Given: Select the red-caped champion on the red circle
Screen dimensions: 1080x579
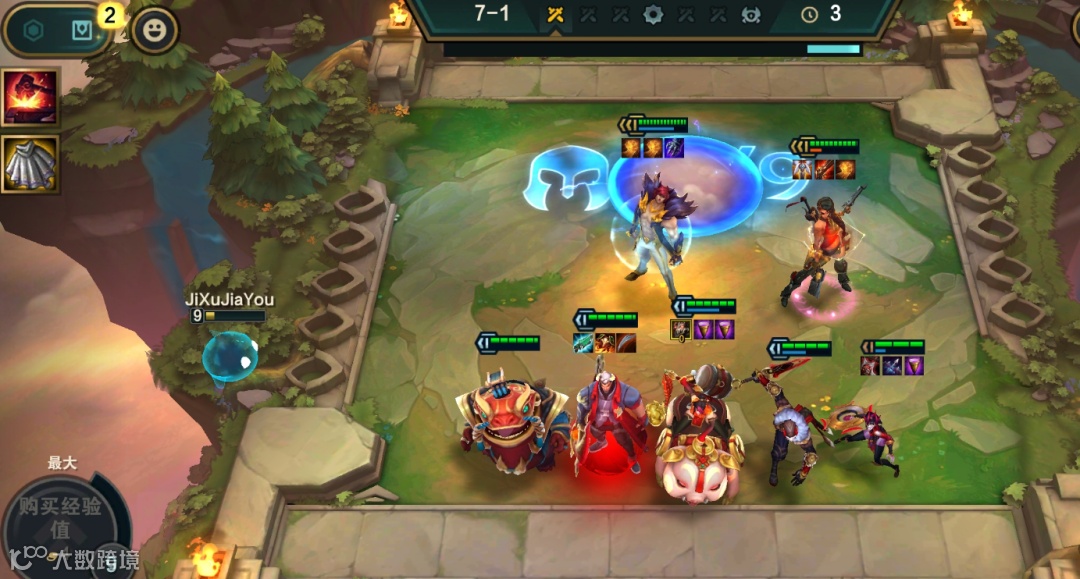Looking at the screenshot, I should tap(605, 415).
